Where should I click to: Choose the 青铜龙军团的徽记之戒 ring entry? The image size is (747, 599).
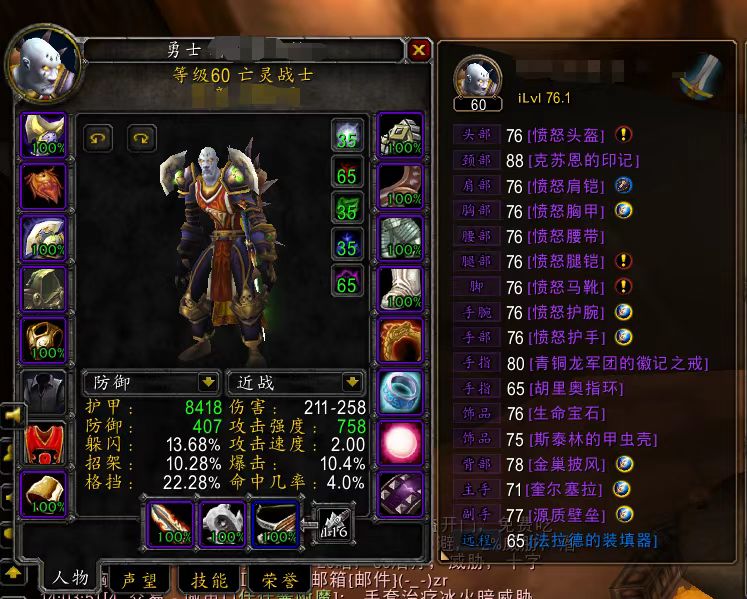tap(621, 364)
